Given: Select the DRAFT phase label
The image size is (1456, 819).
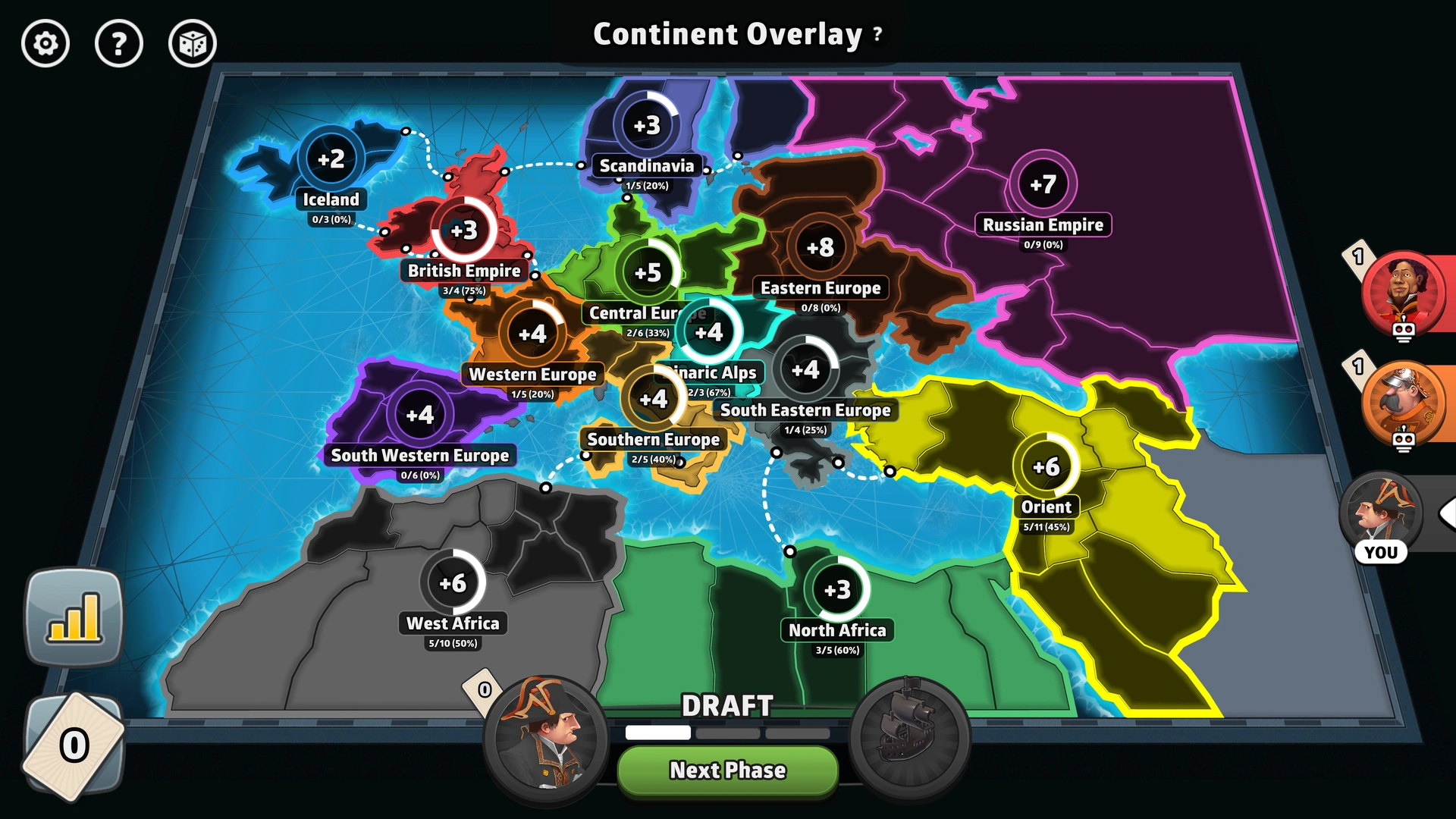Looking at the screenshot, I should (727, 705).
